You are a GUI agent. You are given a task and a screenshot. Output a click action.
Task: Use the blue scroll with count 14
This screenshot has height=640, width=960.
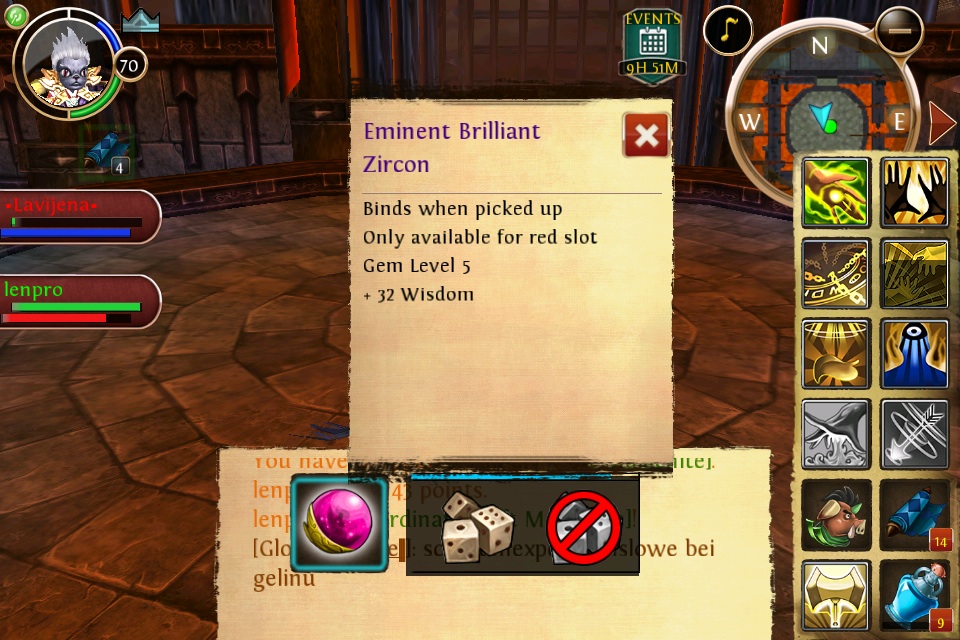[915, 514]
